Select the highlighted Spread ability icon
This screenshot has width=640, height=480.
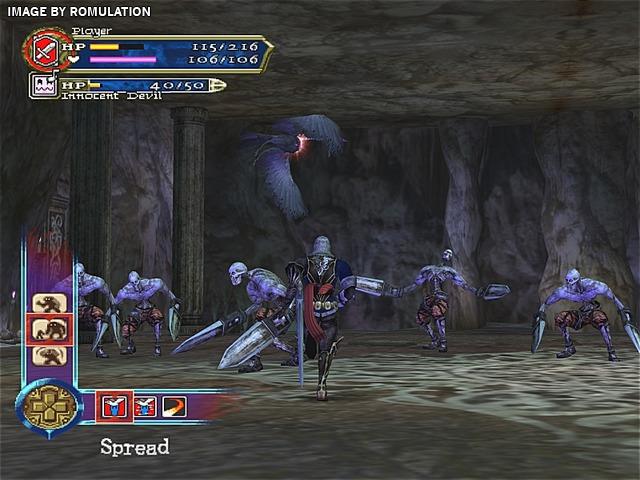click(114, 405)
